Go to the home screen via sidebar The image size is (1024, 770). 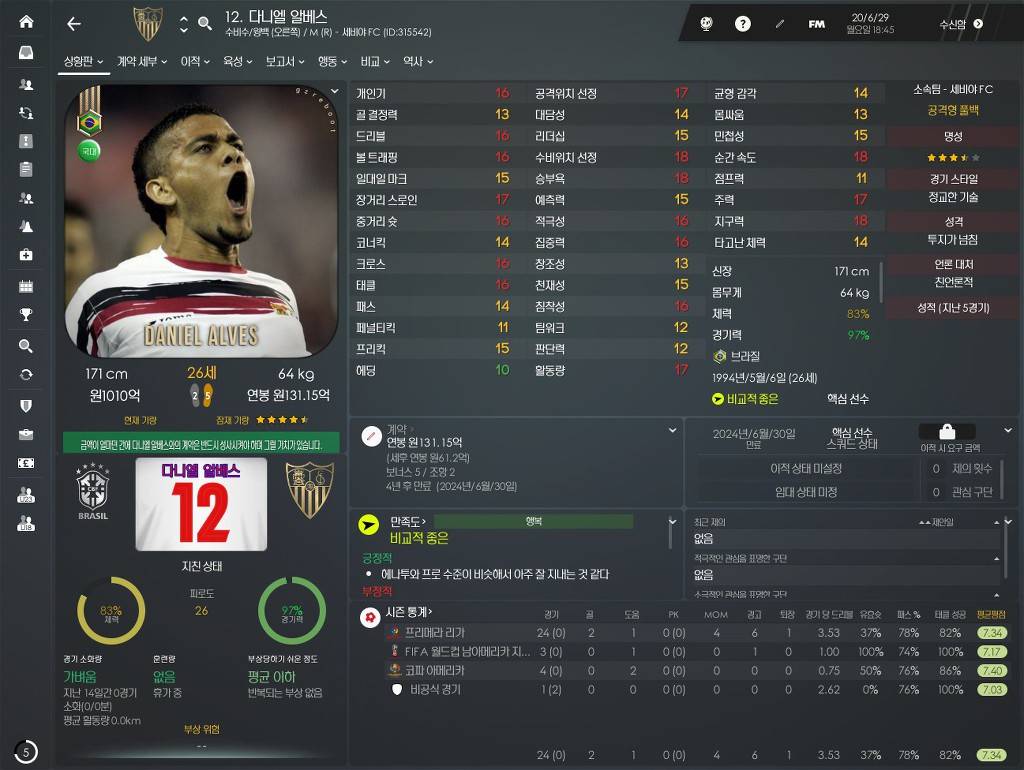(26, 22)
